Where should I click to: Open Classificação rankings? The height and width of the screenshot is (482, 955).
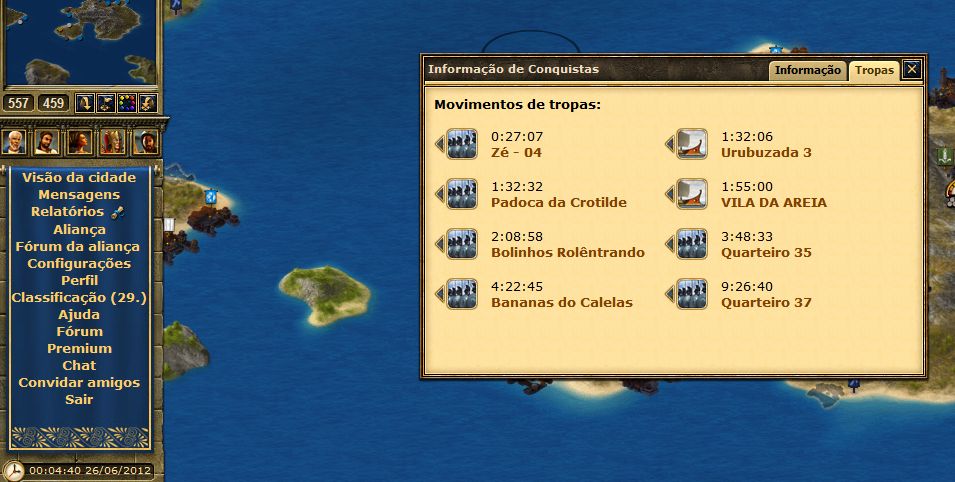pyautogui.click(x=79, y=297)
